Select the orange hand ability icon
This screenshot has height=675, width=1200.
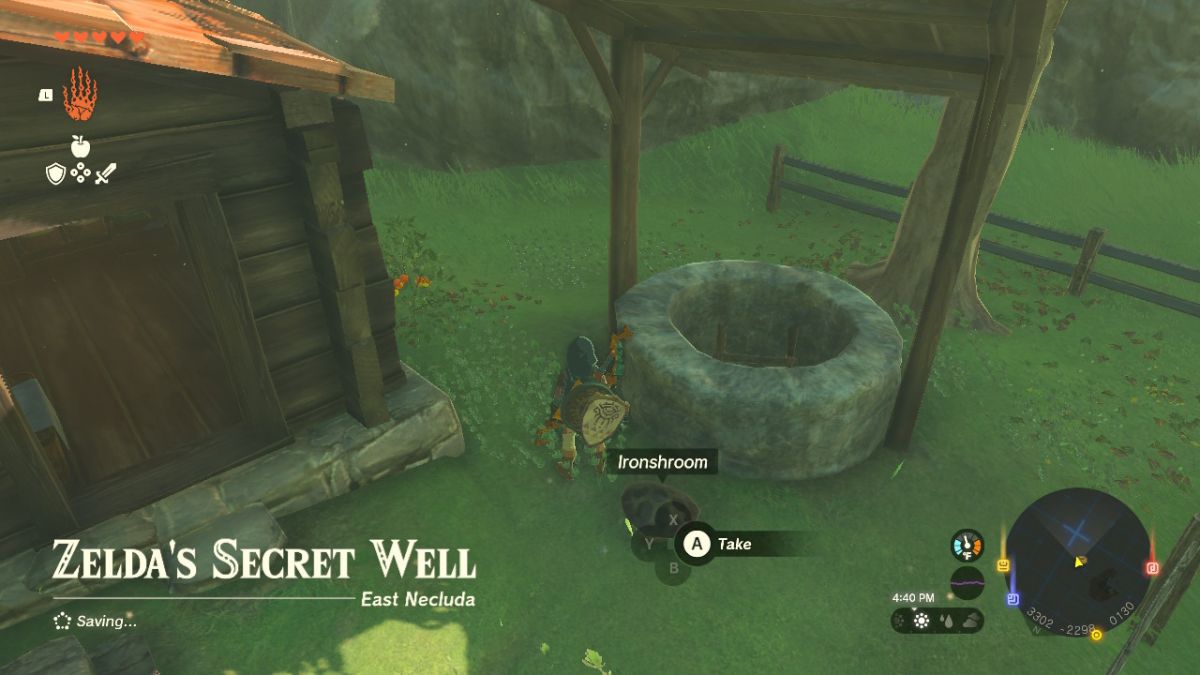79,95
